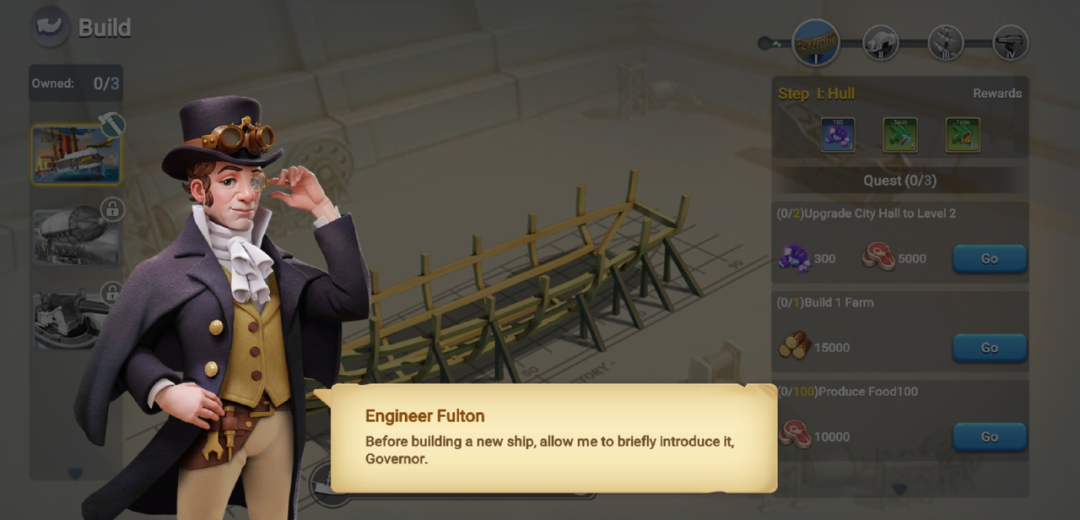Open Step III build stage icon

945,43
